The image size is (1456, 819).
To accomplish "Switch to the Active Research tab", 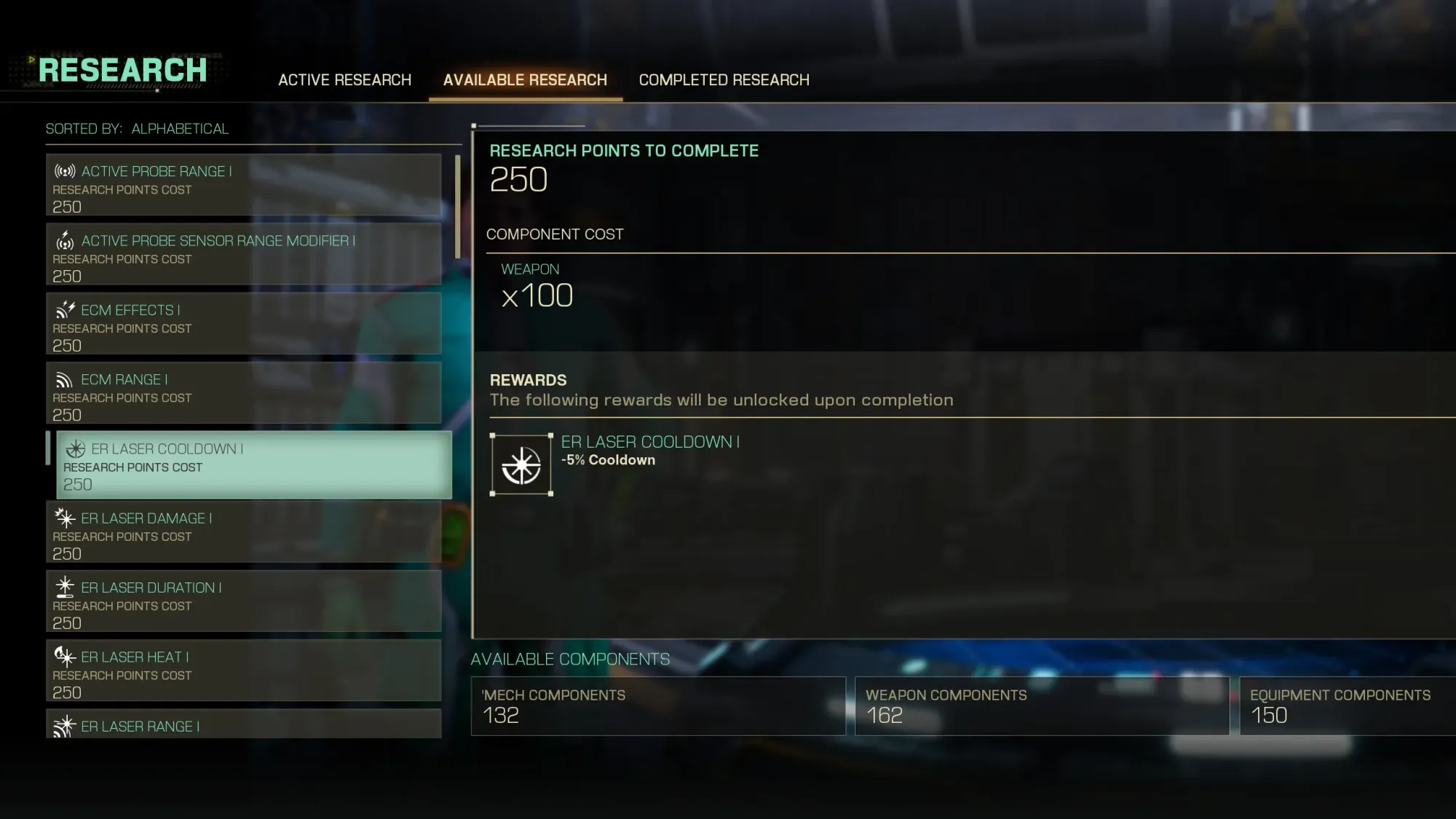I will click(344, 79).
